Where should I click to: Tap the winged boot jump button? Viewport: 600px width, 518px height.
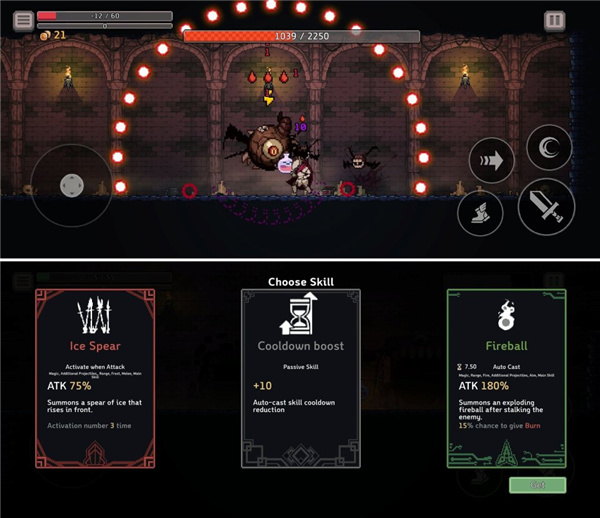coord(480,212)
